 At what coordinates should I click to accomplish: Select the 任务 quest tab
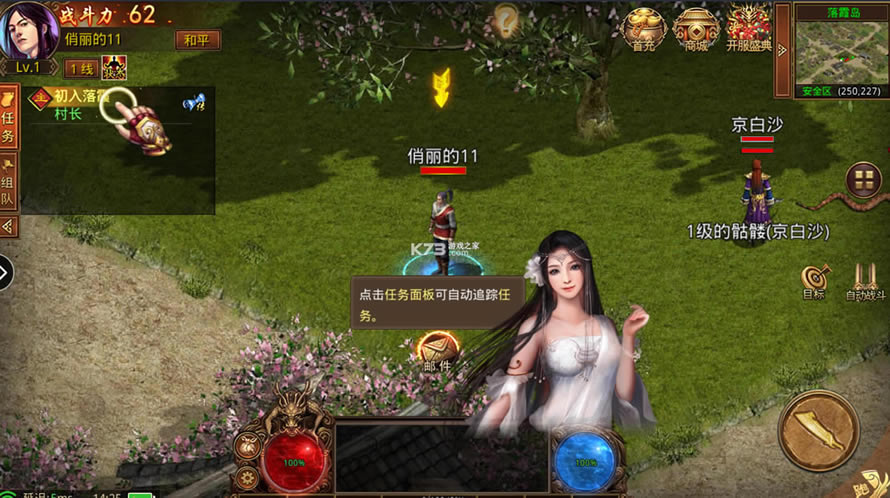(x=8, y=118)
